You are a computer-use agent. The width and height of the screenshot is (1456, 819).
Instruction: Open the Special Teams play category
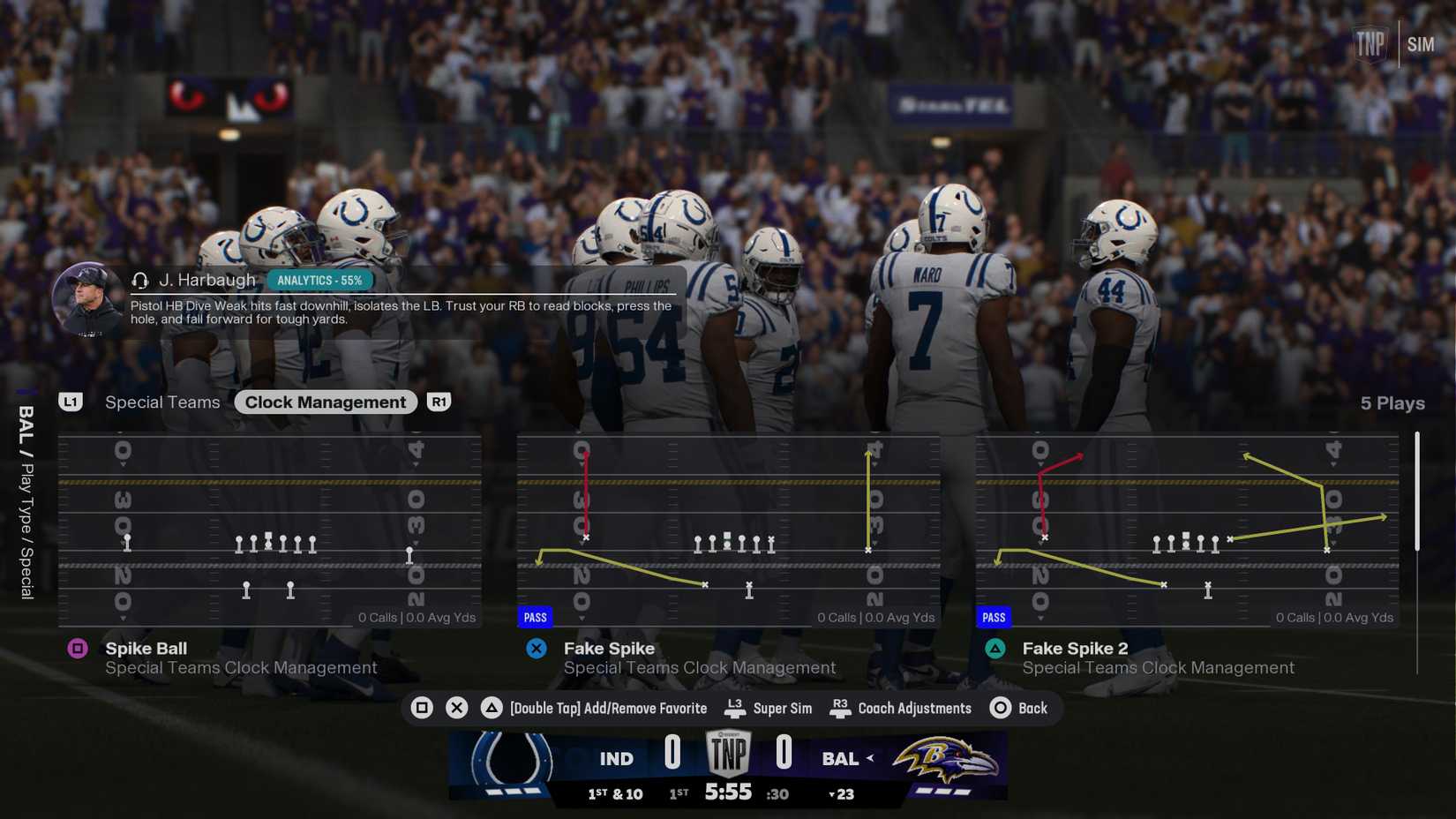[161, 402]
